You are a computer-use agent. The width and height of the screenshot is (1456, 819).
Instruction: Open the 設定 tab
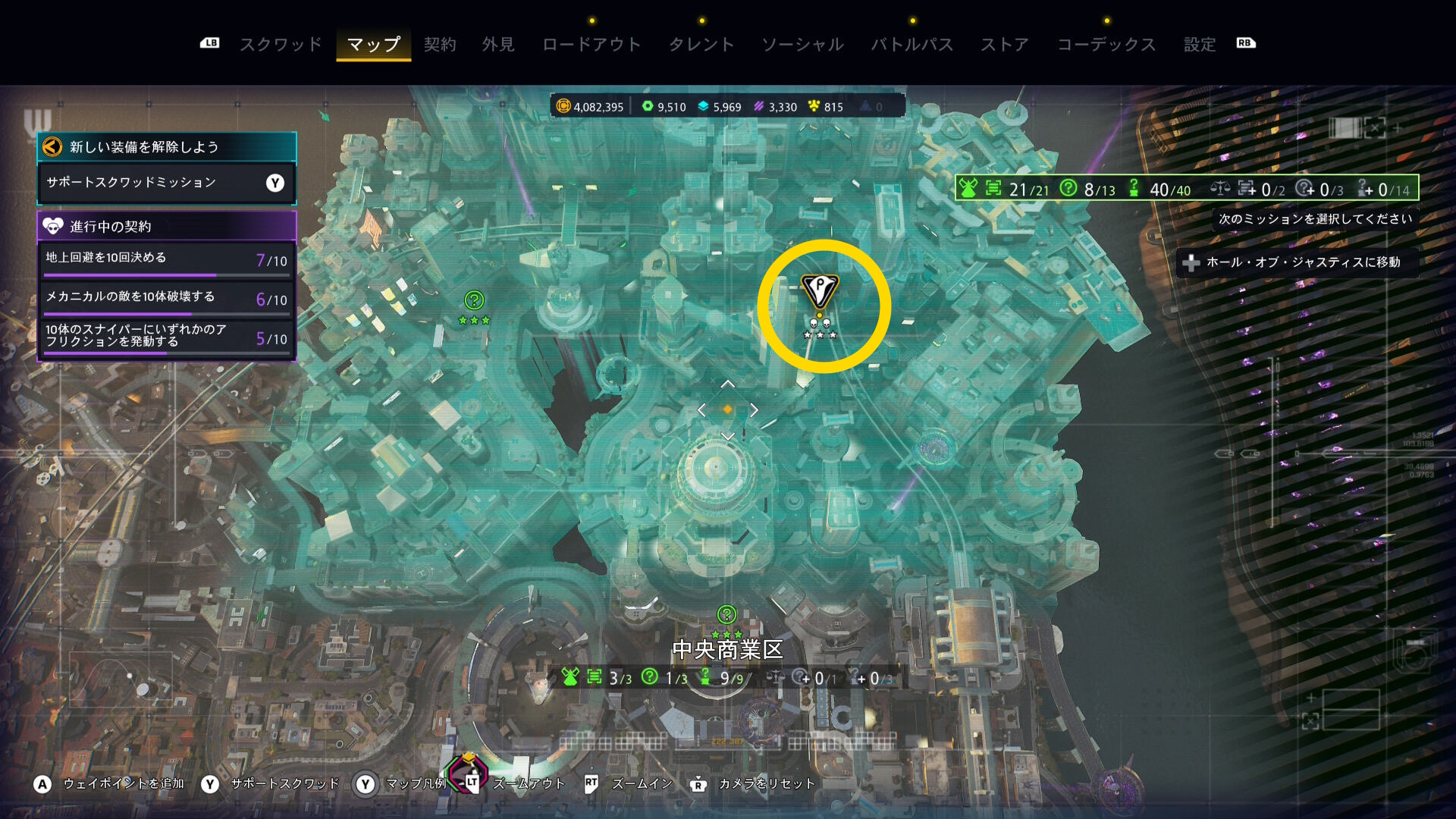click(x=1200, y=45)
